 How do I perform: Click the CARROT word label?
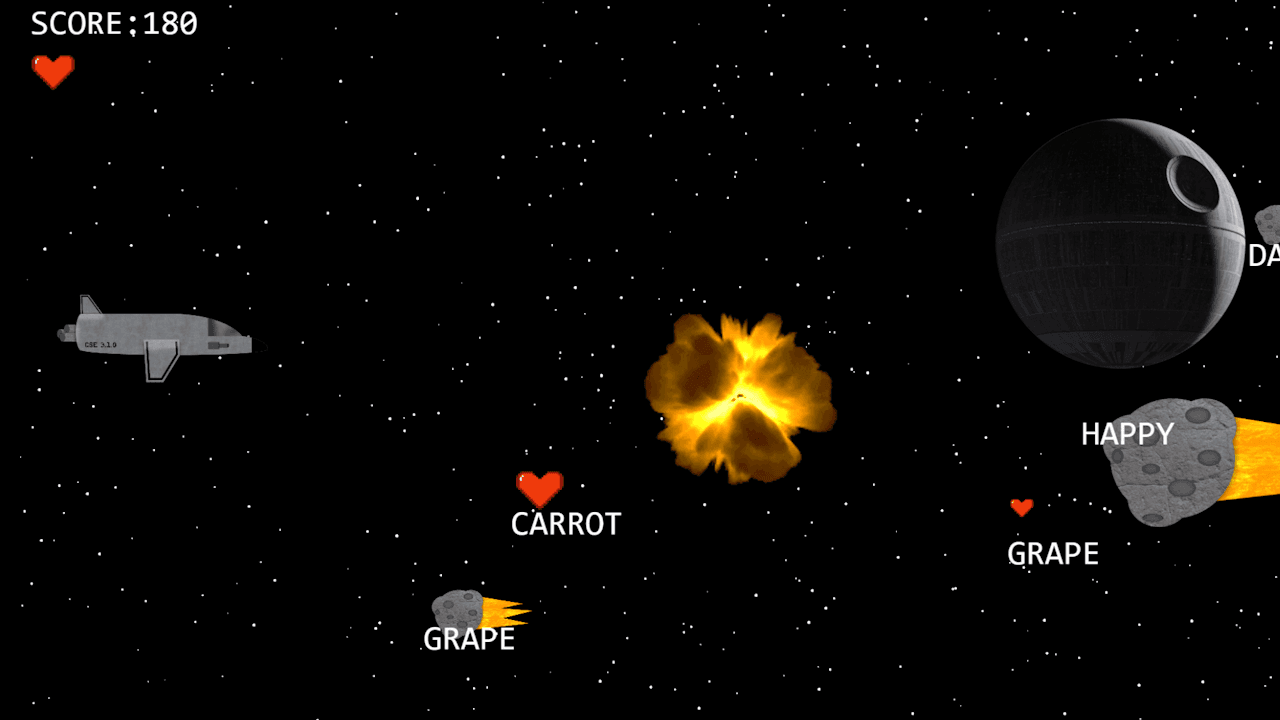(565, 522)
